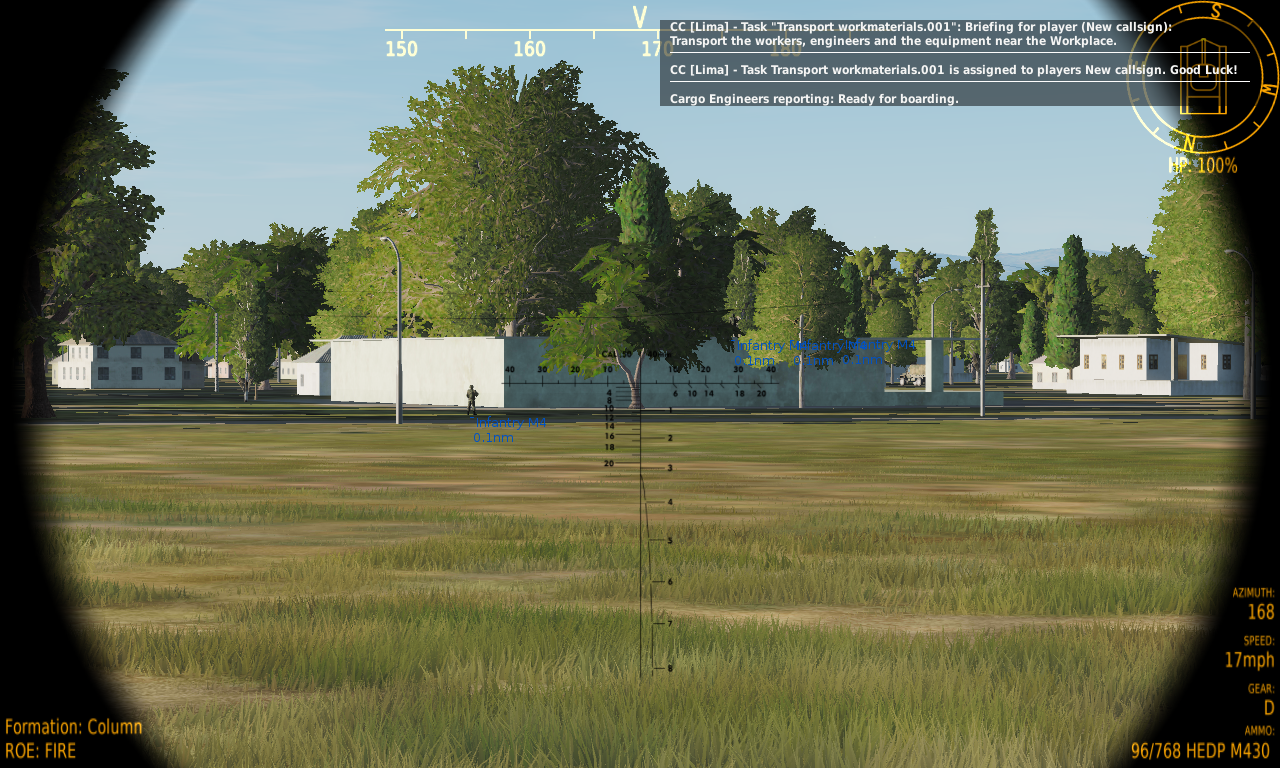Open the Transport workmaterials.001 task briefing message
The image size is (1280, 768).
click(x=920, y=34)
